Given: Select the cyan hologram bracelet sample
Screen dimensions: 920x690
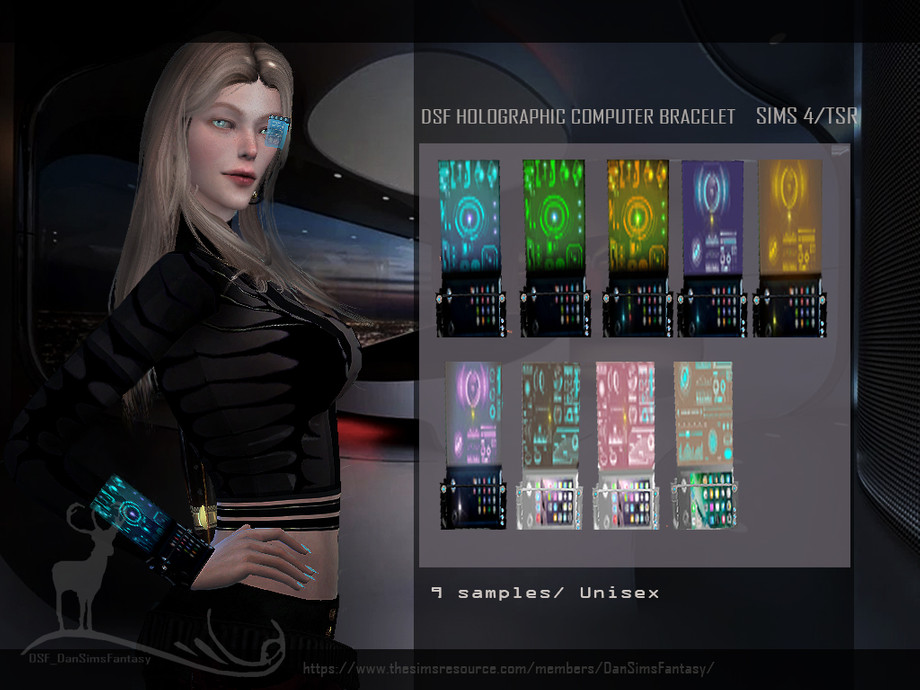Looking at the screenshot, I should pos(471,246).
